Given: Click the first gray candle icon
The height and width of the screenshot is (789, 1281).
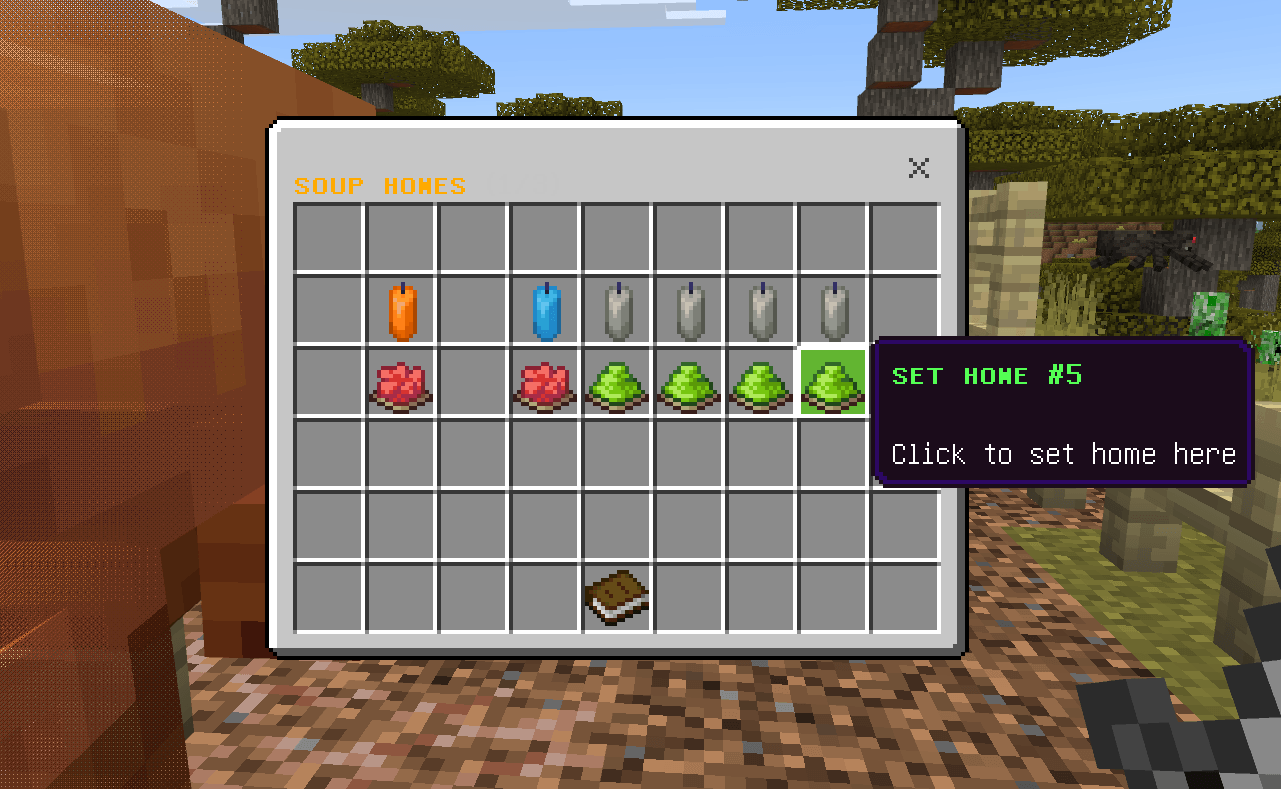Looking at the screenshot, I should click(x=617, y=311).
